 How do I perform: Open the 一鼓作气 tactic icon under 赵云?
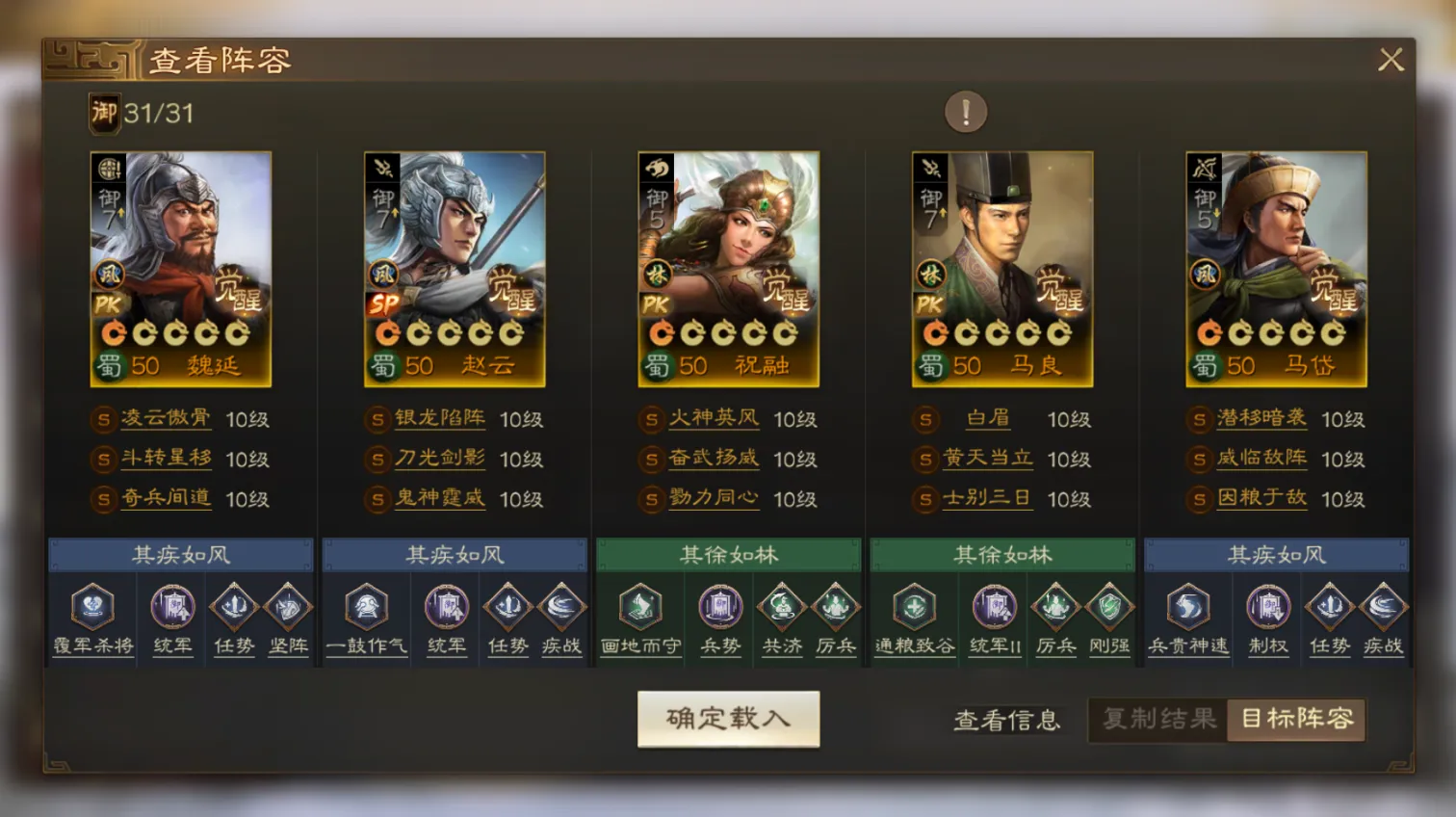coord(366,608)
